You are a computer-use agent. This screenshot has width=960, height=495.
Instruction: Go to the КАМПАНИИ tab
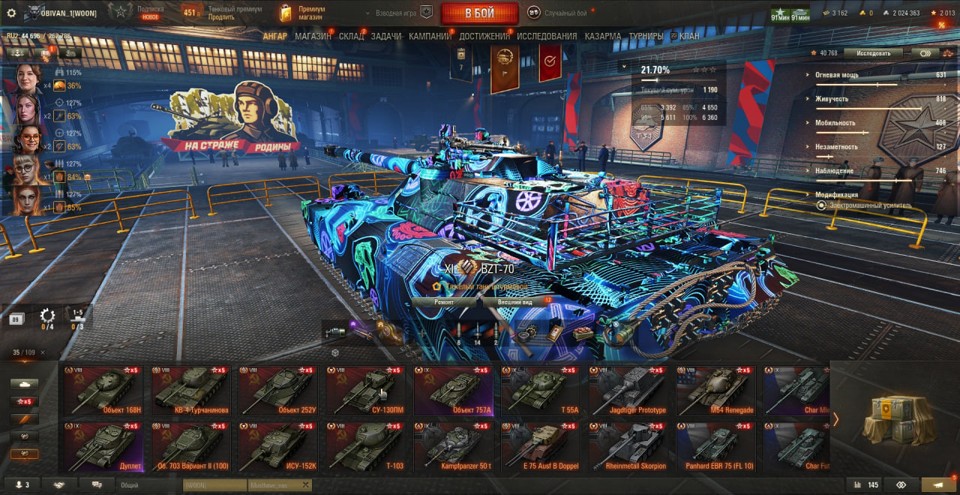(429, 36)
